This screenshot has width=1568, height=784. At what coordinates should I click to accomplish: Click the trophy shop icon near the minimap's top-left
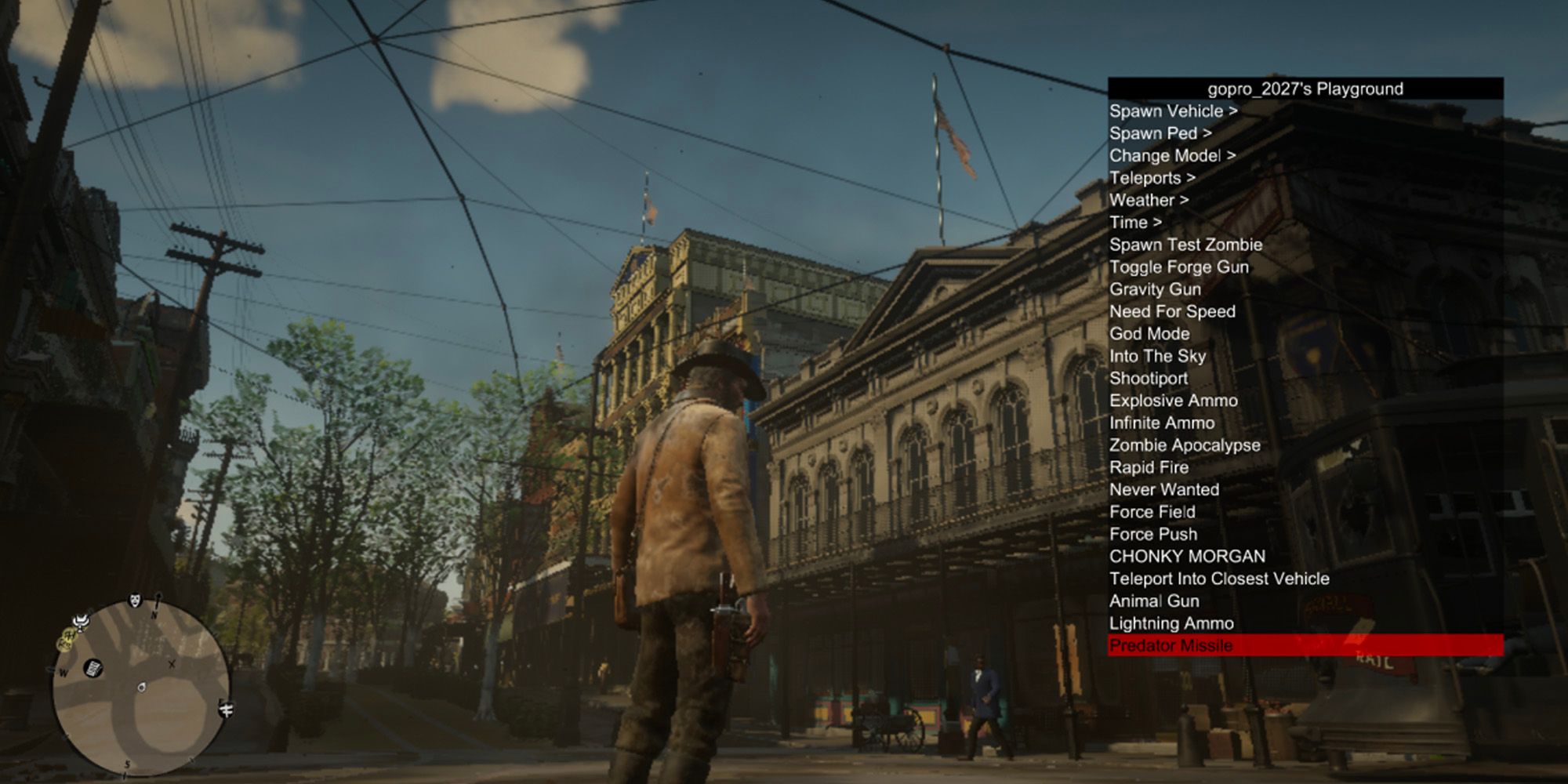[80, 622]
